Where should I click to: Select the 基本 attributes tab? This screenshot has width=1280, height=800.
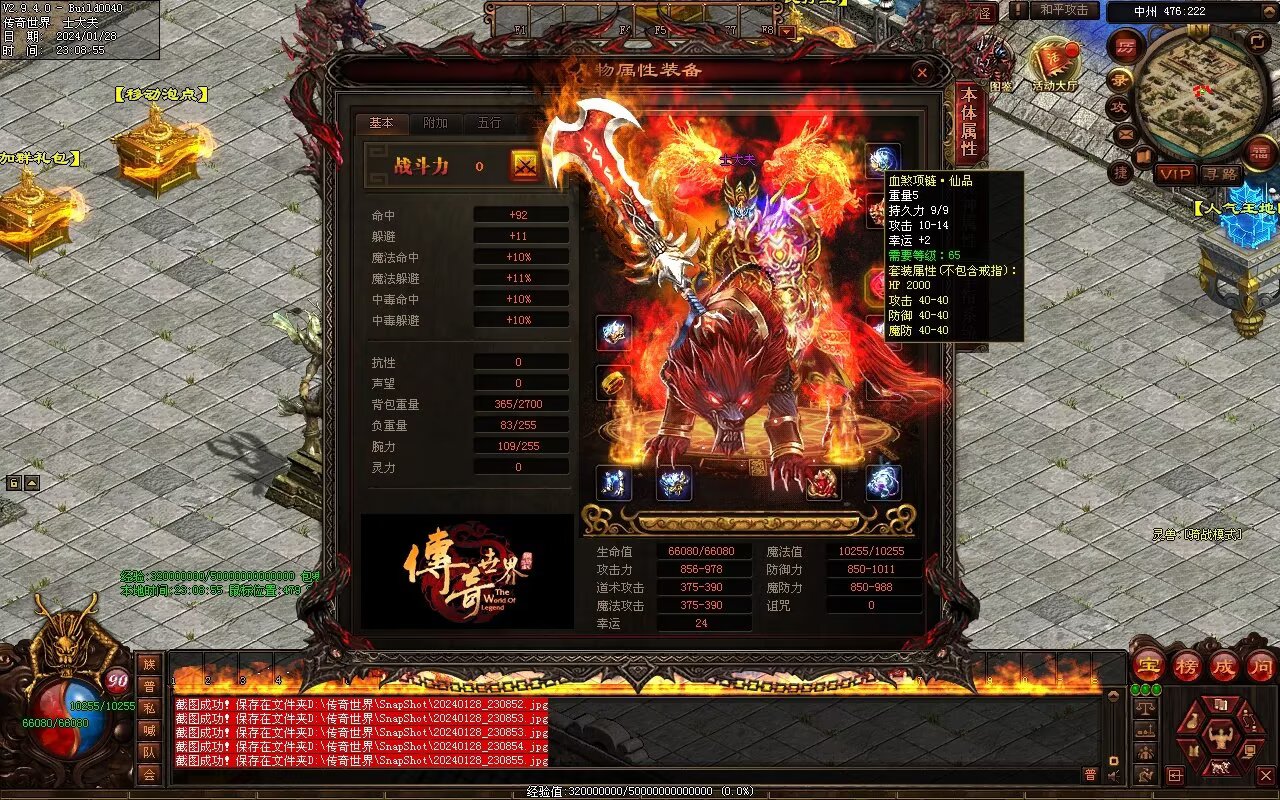(x=382, y=123)
